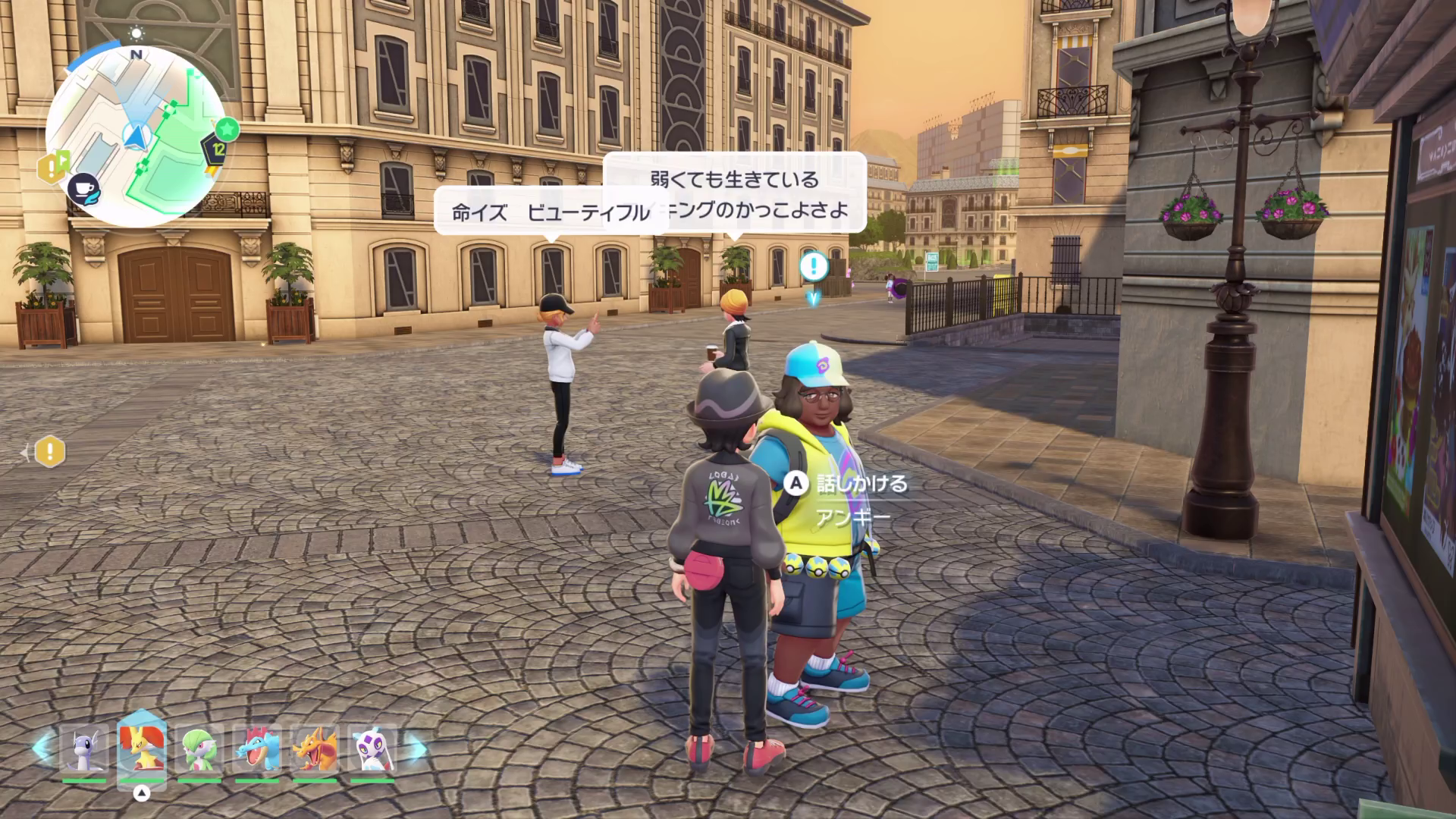Click the yellow exclamation quest indicator at left edge

pyautogui.click(x=50, y=452)
